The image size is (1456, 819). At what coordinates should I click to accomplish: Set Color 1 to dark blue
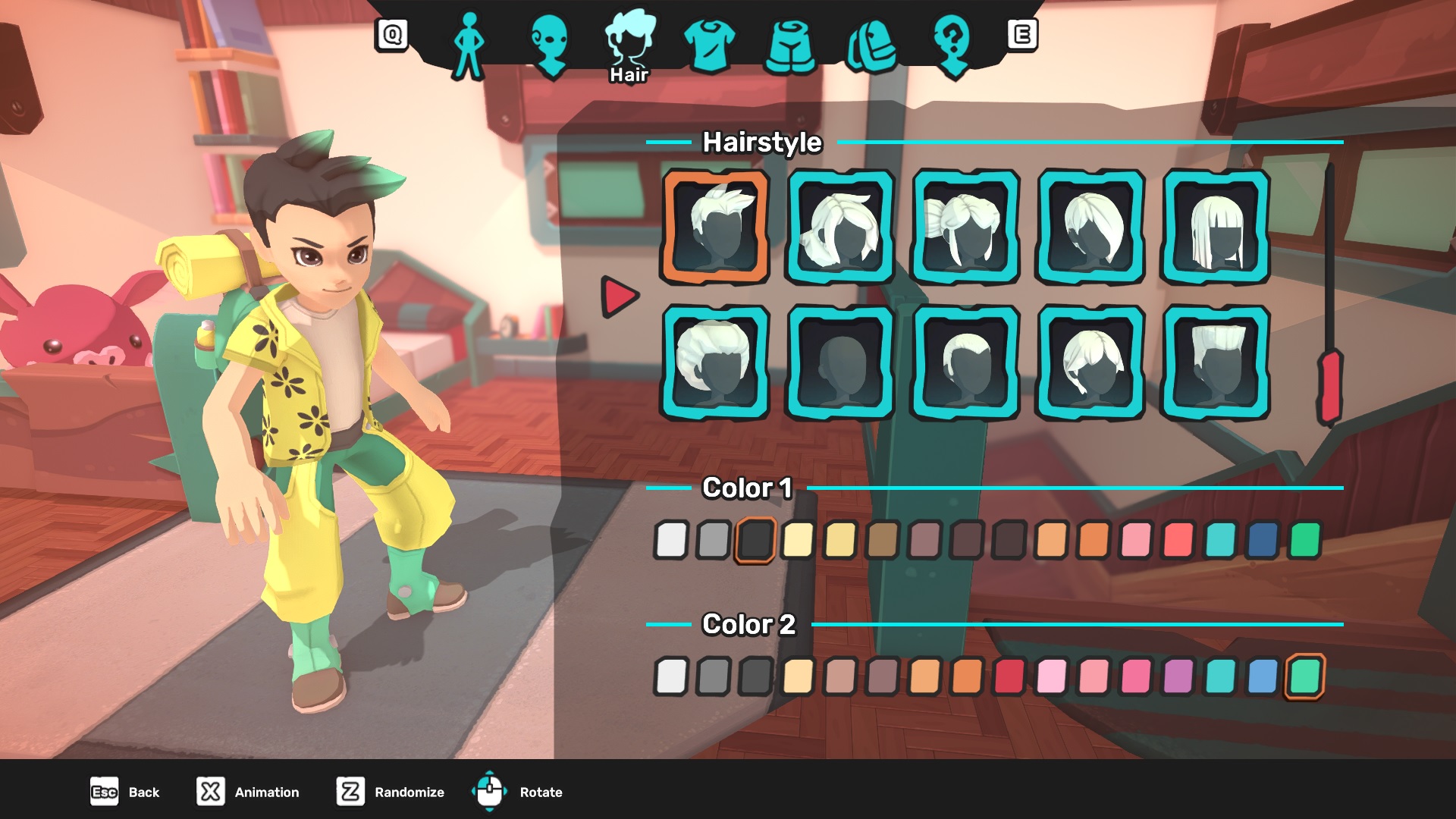pyautogui.click(x=1263, y=540)
